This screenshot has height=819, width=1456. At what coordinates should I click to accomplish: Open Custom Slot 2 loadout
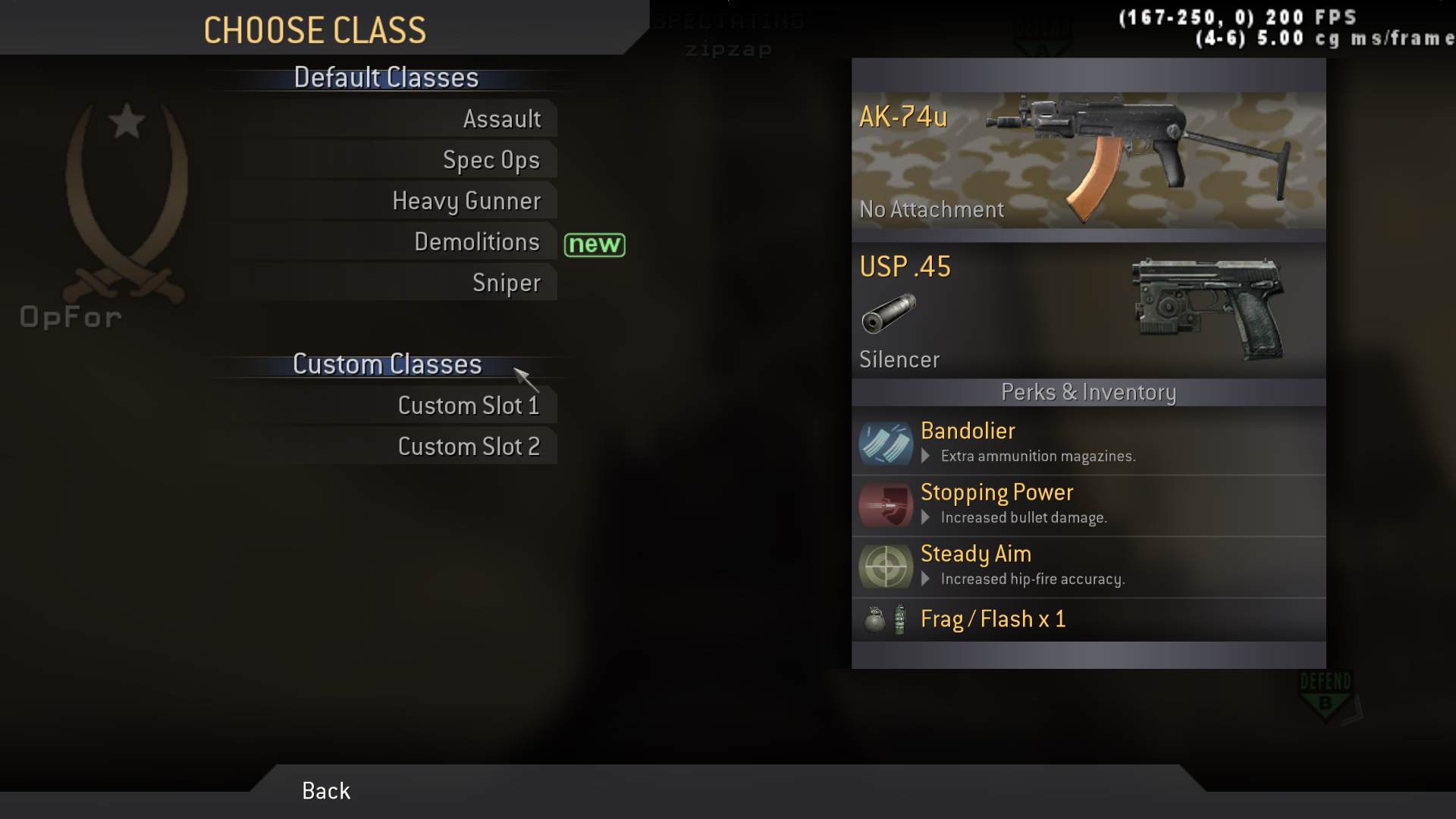point(469,446)
